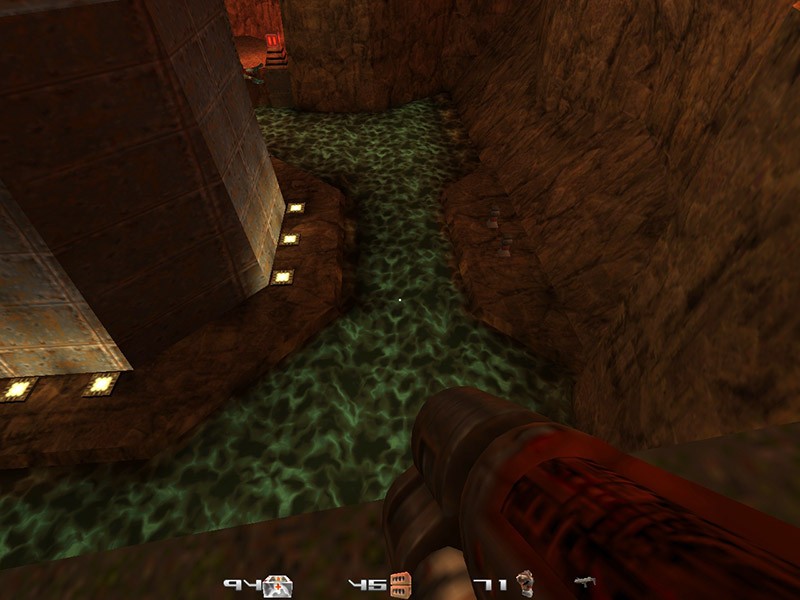Select the machine gun weapon icon
The image size is (800, 600).
point(586,583)
